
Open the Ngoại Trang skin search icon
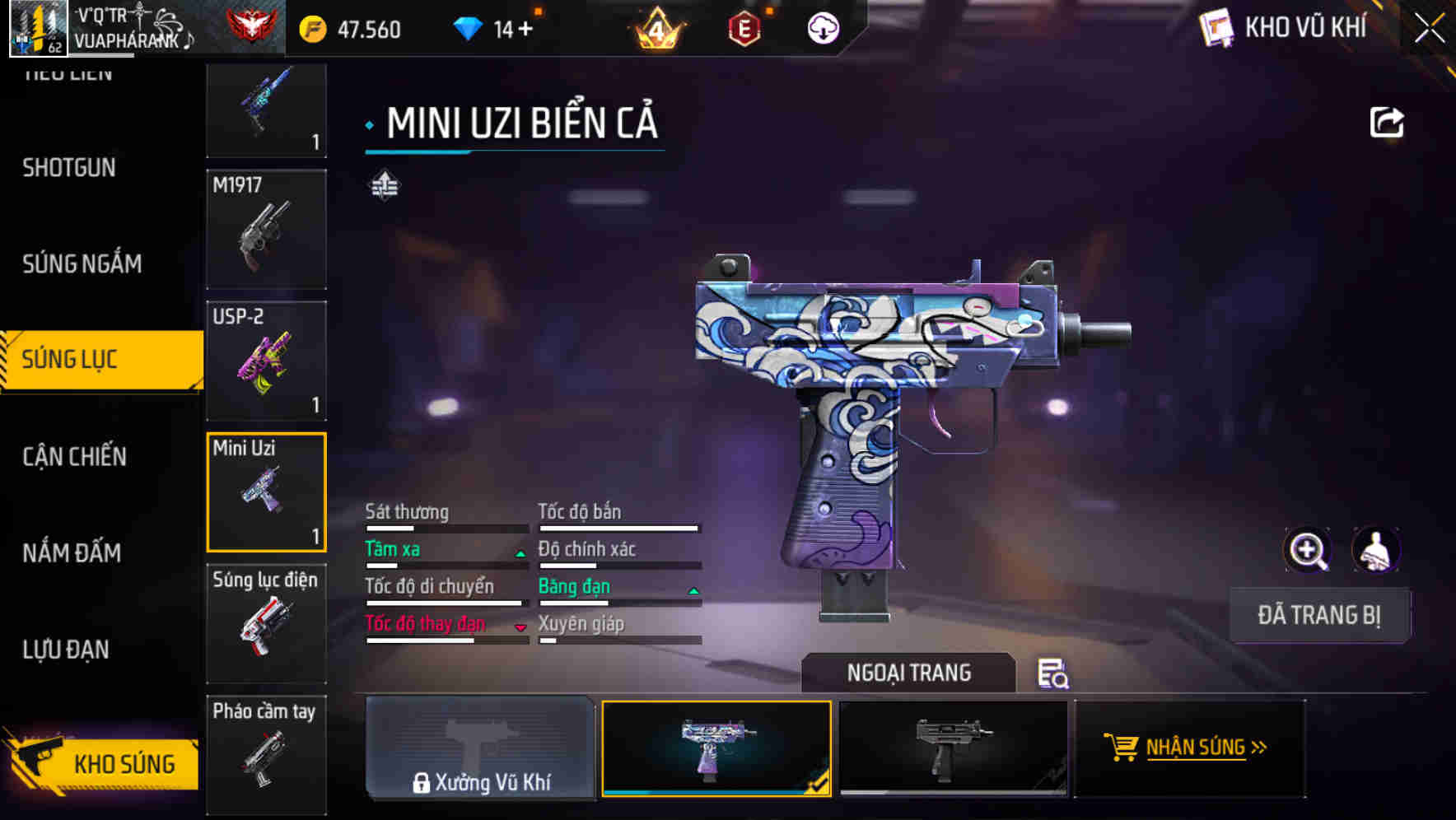(x=1052, y=673)
